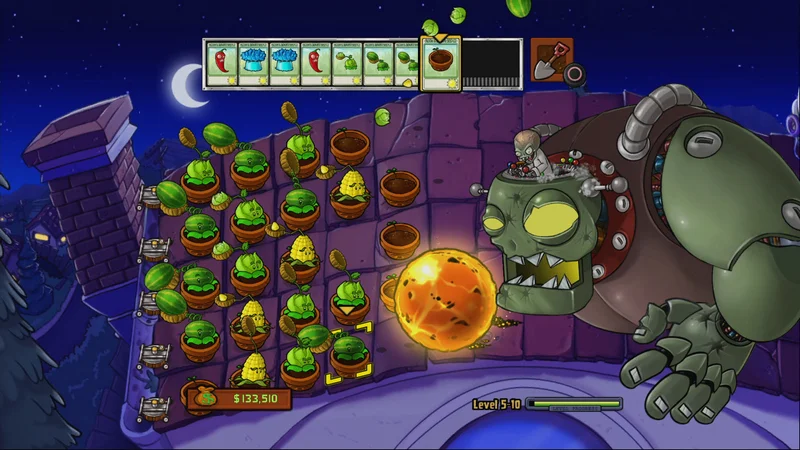Select the Flower Pot seed card
The image size is (800, 450).
(438, 64)
